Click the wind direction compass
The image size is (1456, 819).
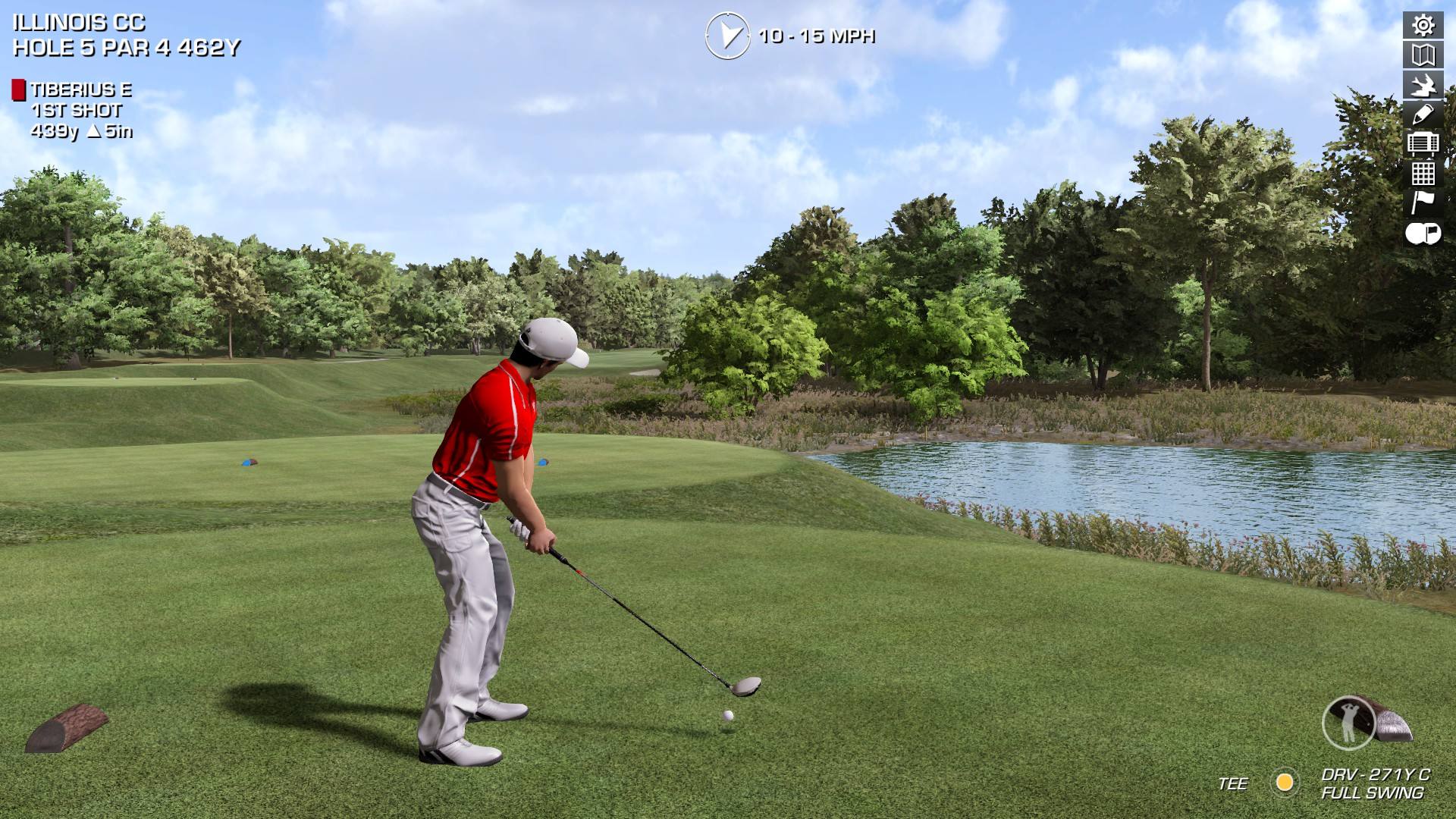pyautogui.click(x=727, y=36)
